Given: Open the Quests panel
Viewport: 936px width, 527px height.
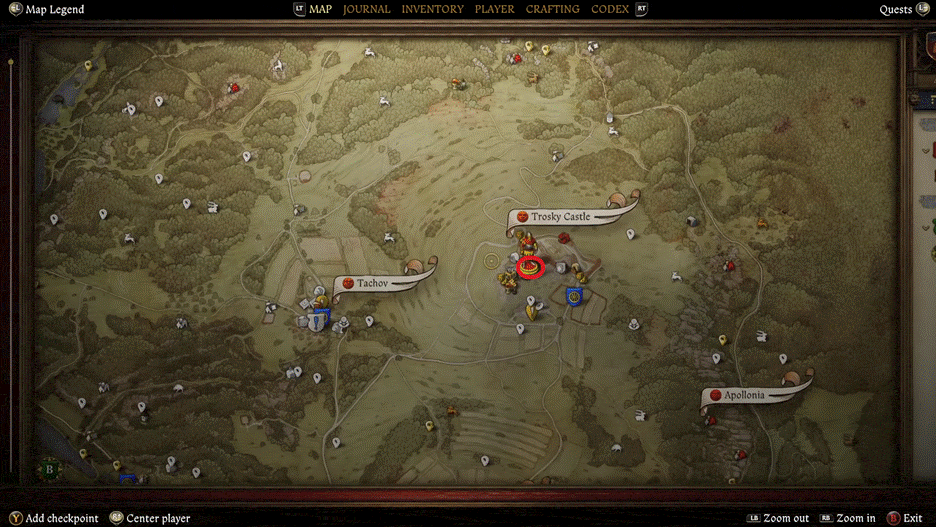Looking at the screenshot, I should coord(896,10).
